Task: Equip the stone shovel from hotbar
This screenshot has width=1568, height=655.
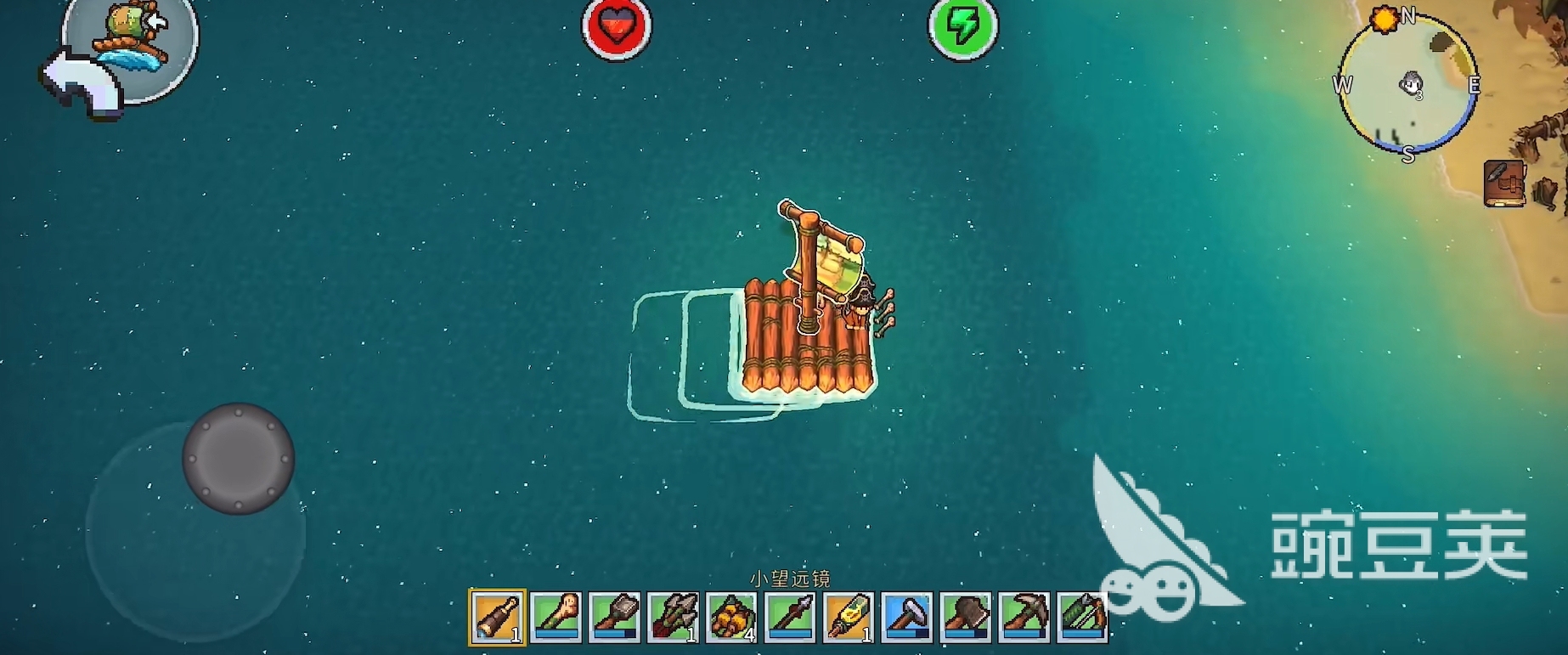Action: 615,617
